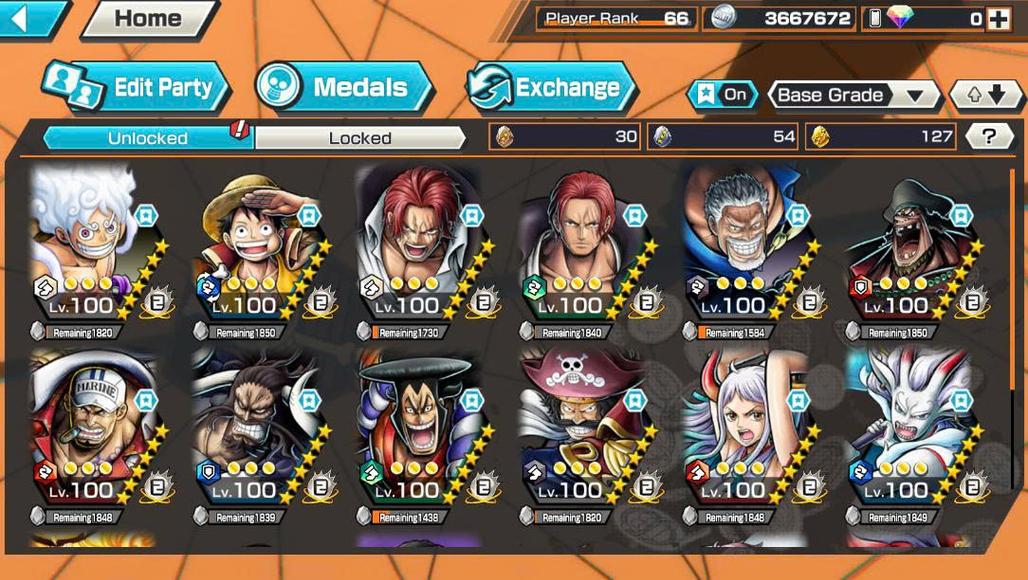Open the Exchange menu
The image size is (1028, 580).
tap(551, 88)
